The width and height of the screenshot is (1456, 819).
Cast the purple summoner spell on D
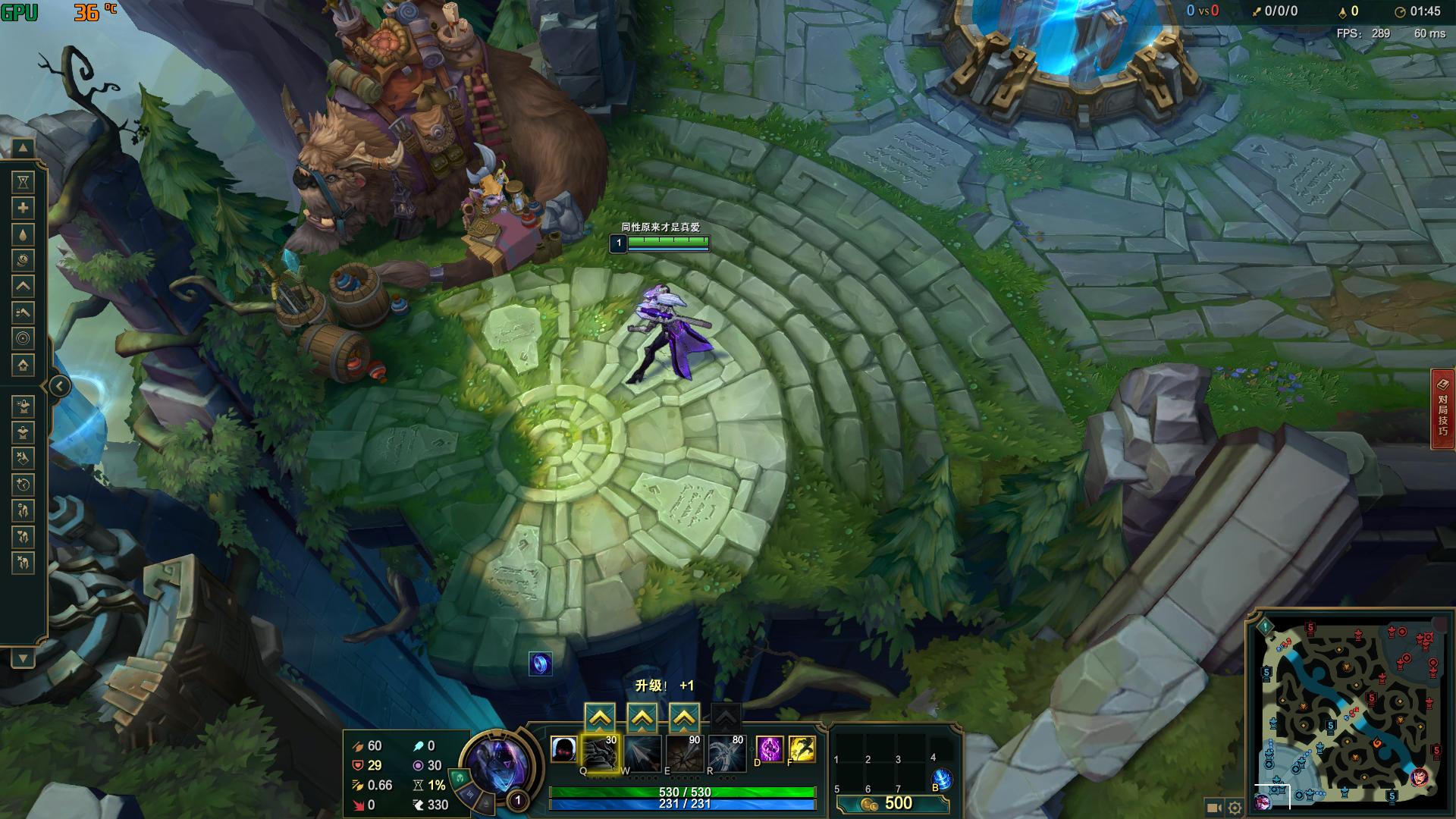(x=769, y=749)
